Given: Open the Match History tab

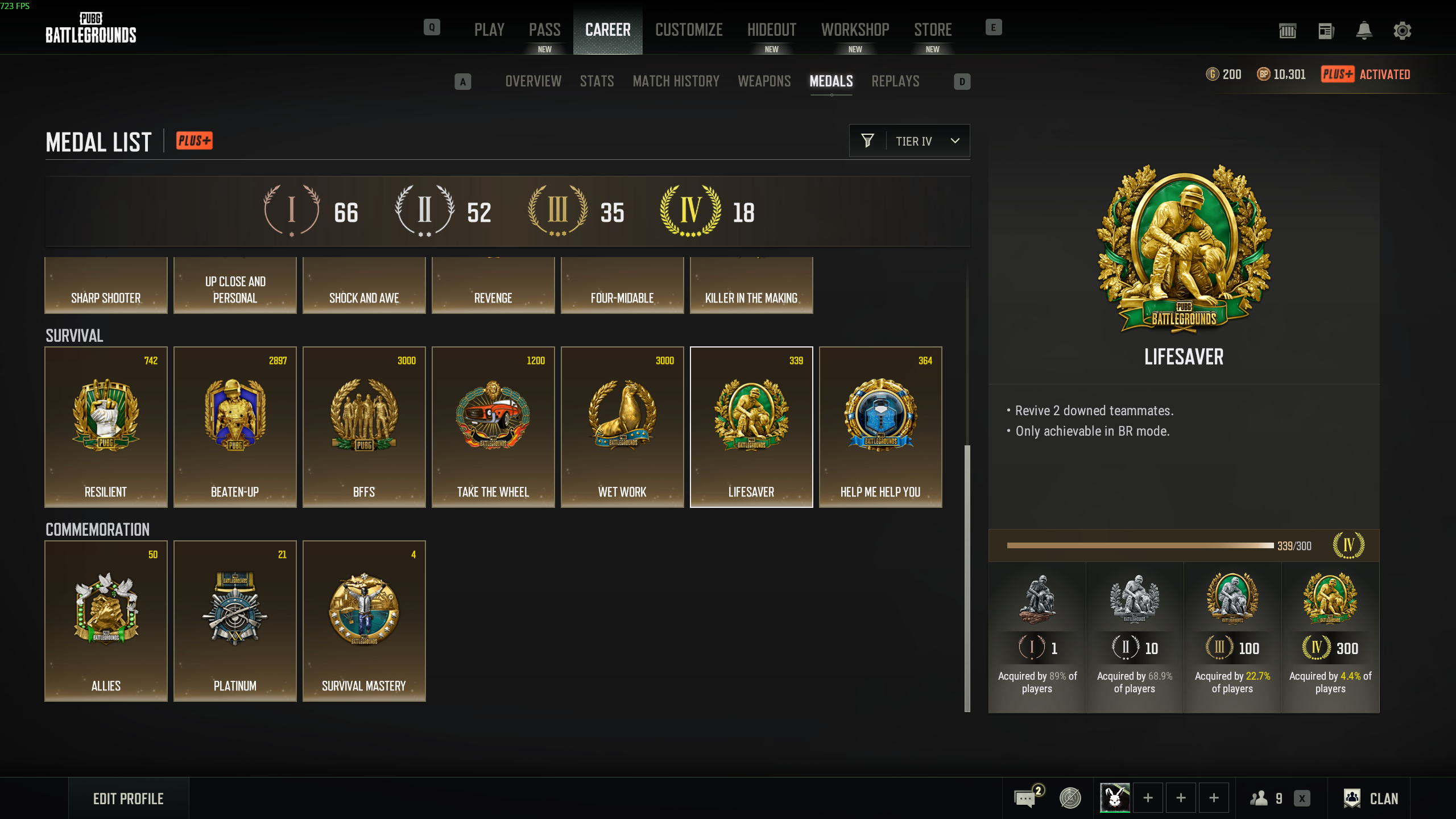Looking at the screenshot, I should [x=676, y=81].
